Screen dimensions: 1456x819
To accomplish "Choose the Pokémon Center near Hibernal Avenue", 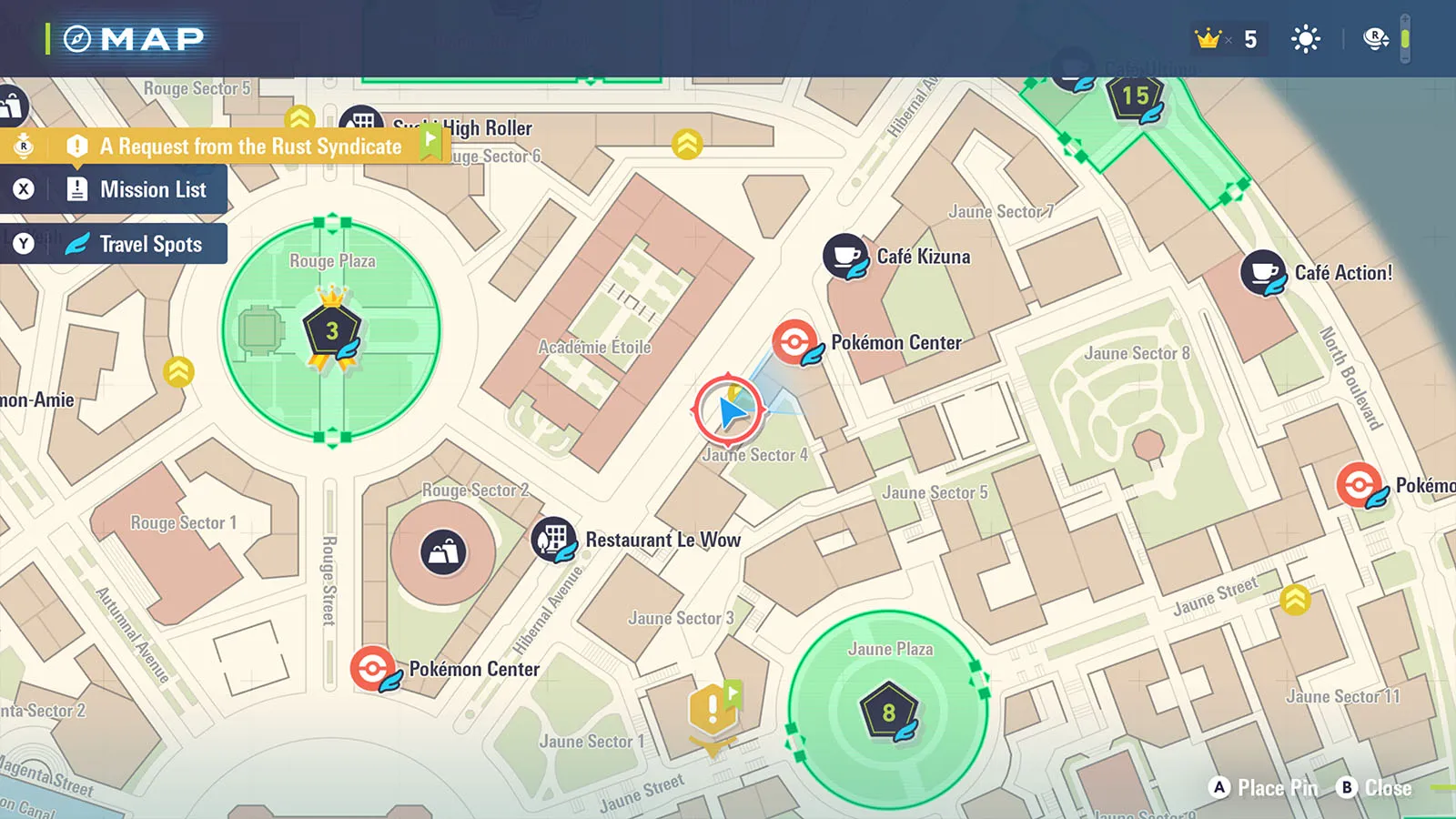I will point(373,670).
